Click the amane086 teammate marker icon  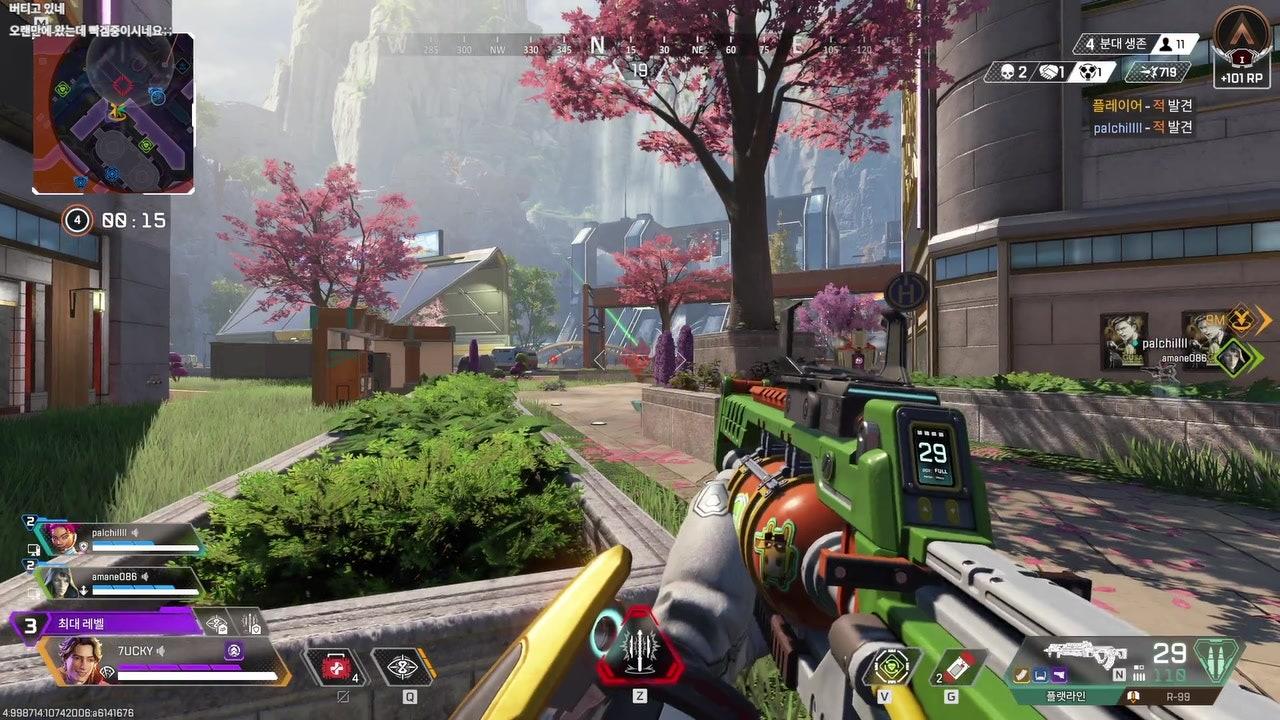pos(1234,357)
